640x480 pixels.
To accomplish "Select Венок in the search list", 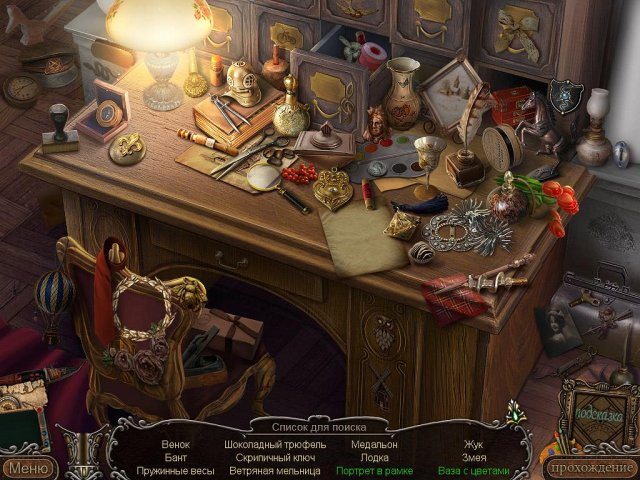I will click(x=175, y=443).
